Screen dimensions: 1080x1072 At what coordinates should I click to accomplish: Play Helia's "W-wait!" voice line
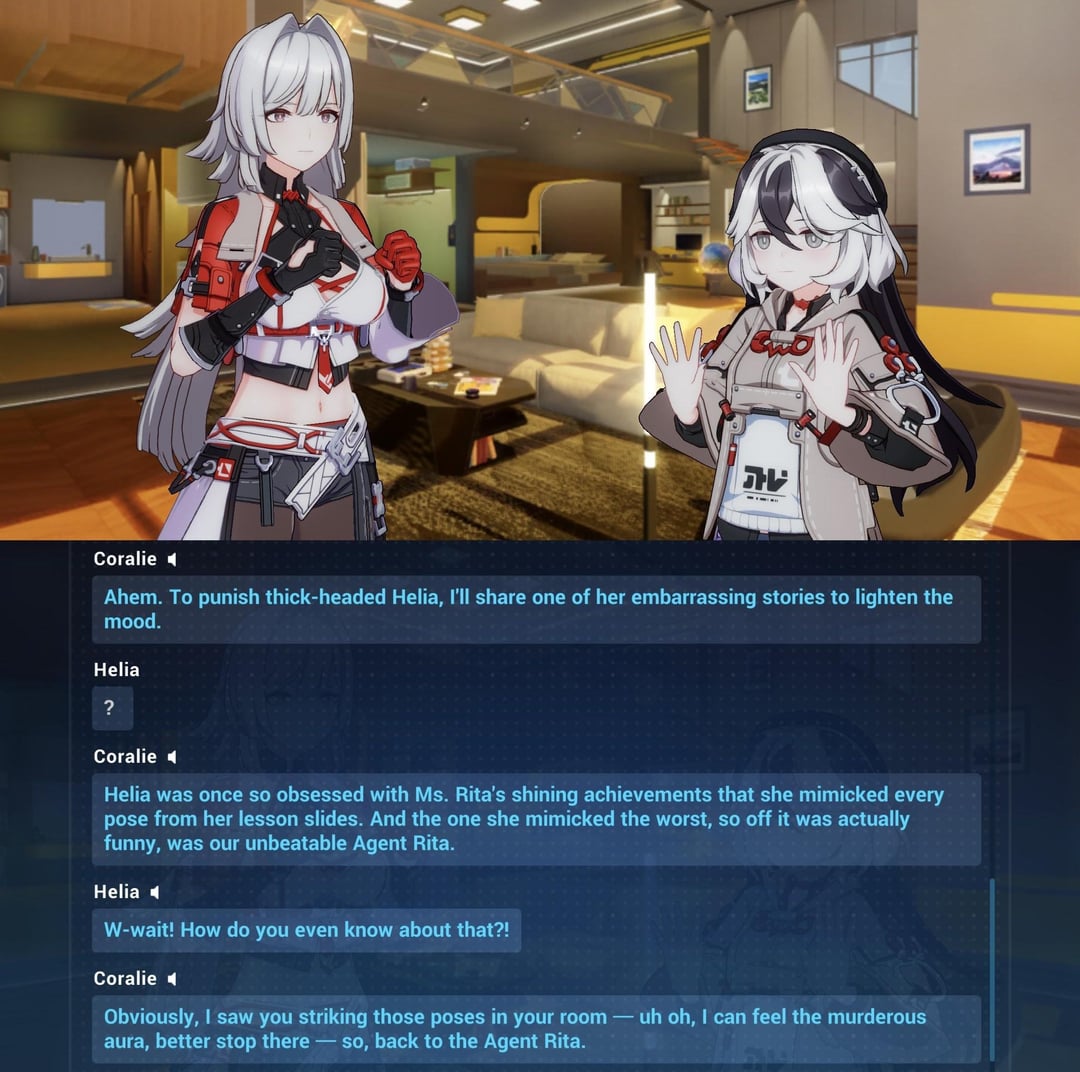(154, 892)
